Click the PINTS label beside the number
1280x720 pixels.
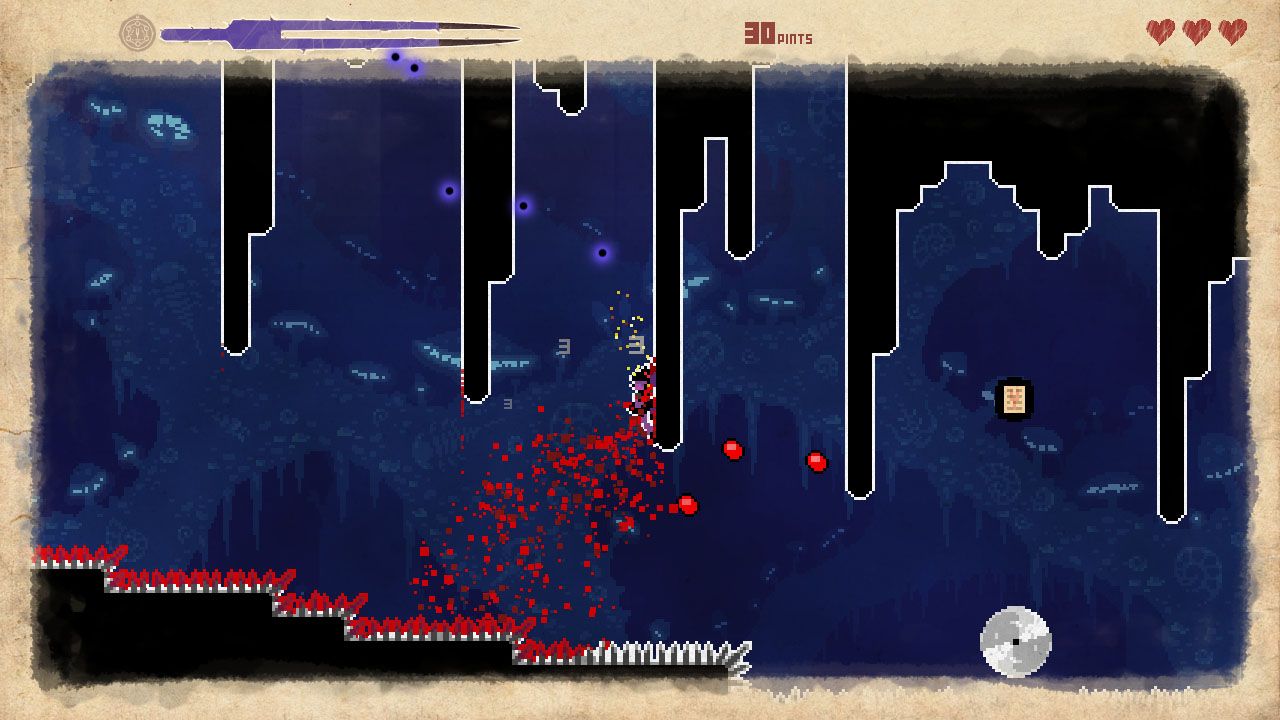tap(795, 37)
